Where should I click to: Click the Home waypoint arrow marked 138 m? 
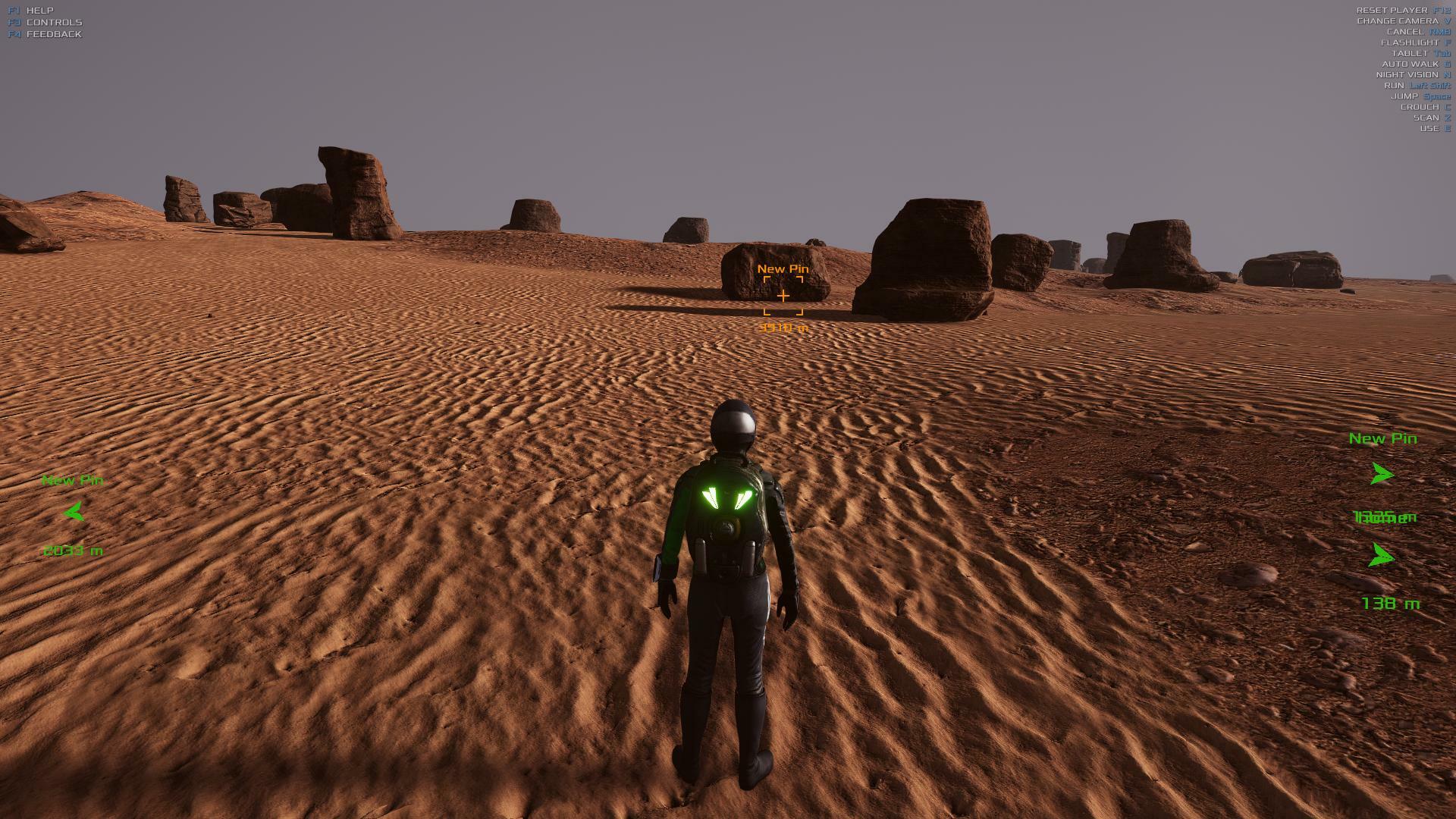tap(1381, 557)
